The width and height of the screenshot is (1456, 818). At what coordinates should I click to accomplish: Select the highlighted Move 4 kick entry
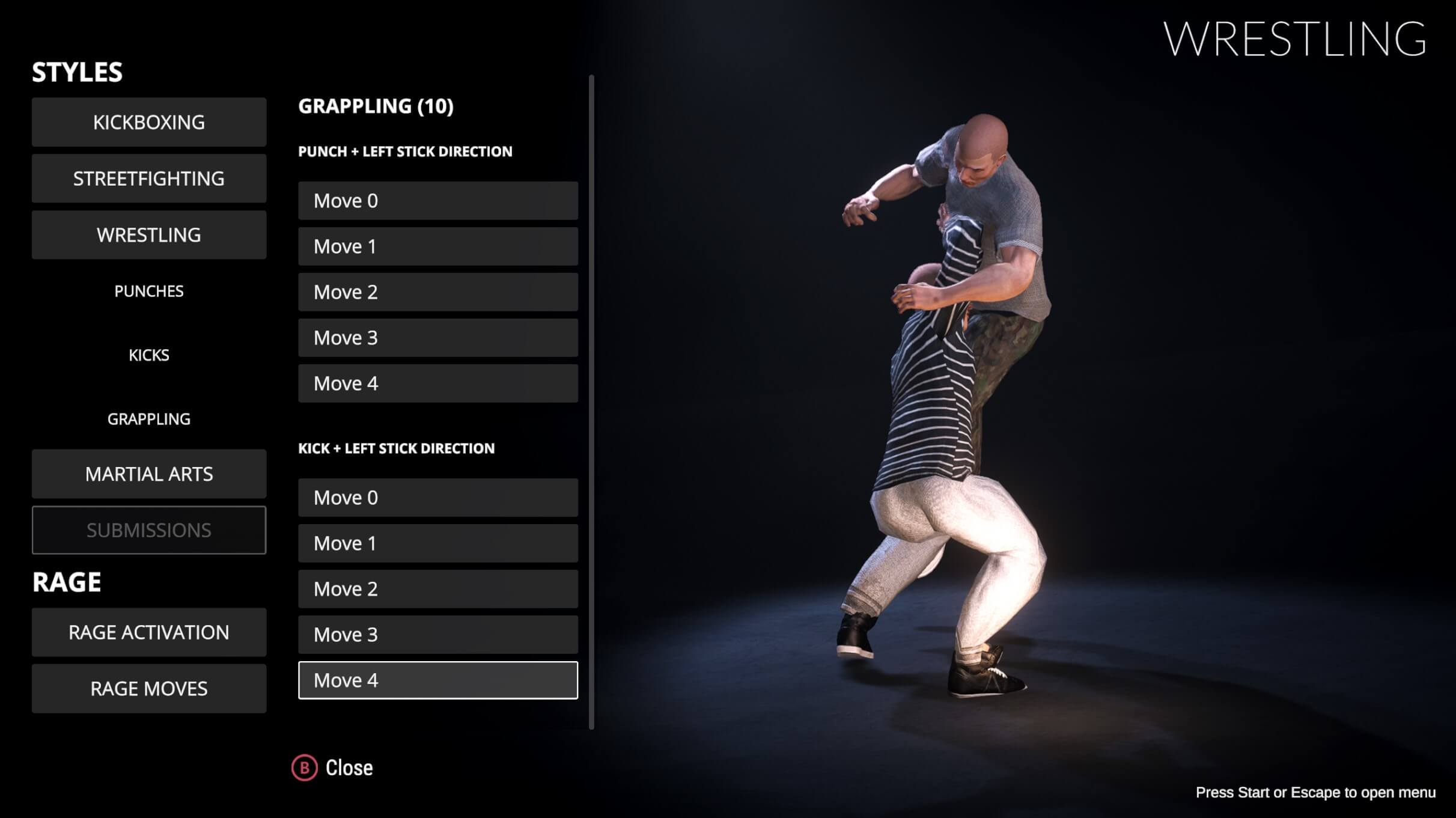[437, 680]
